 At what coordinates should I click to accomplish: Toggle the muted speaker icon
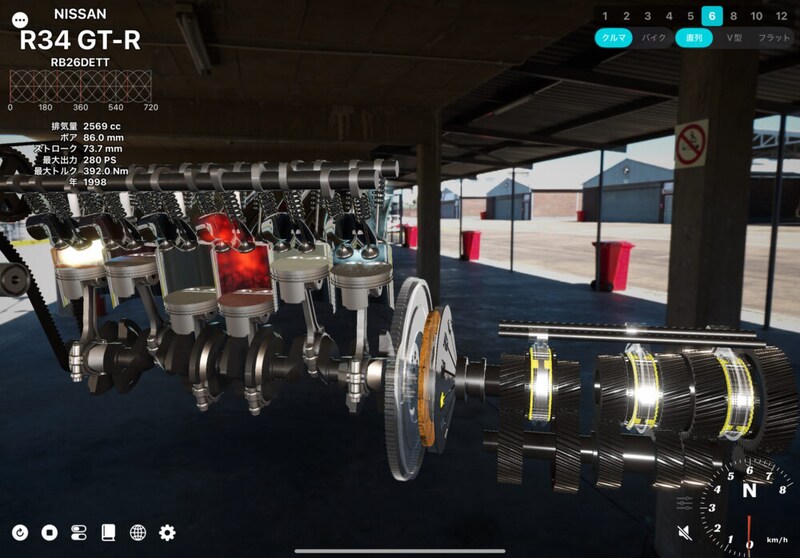(684, 532)
